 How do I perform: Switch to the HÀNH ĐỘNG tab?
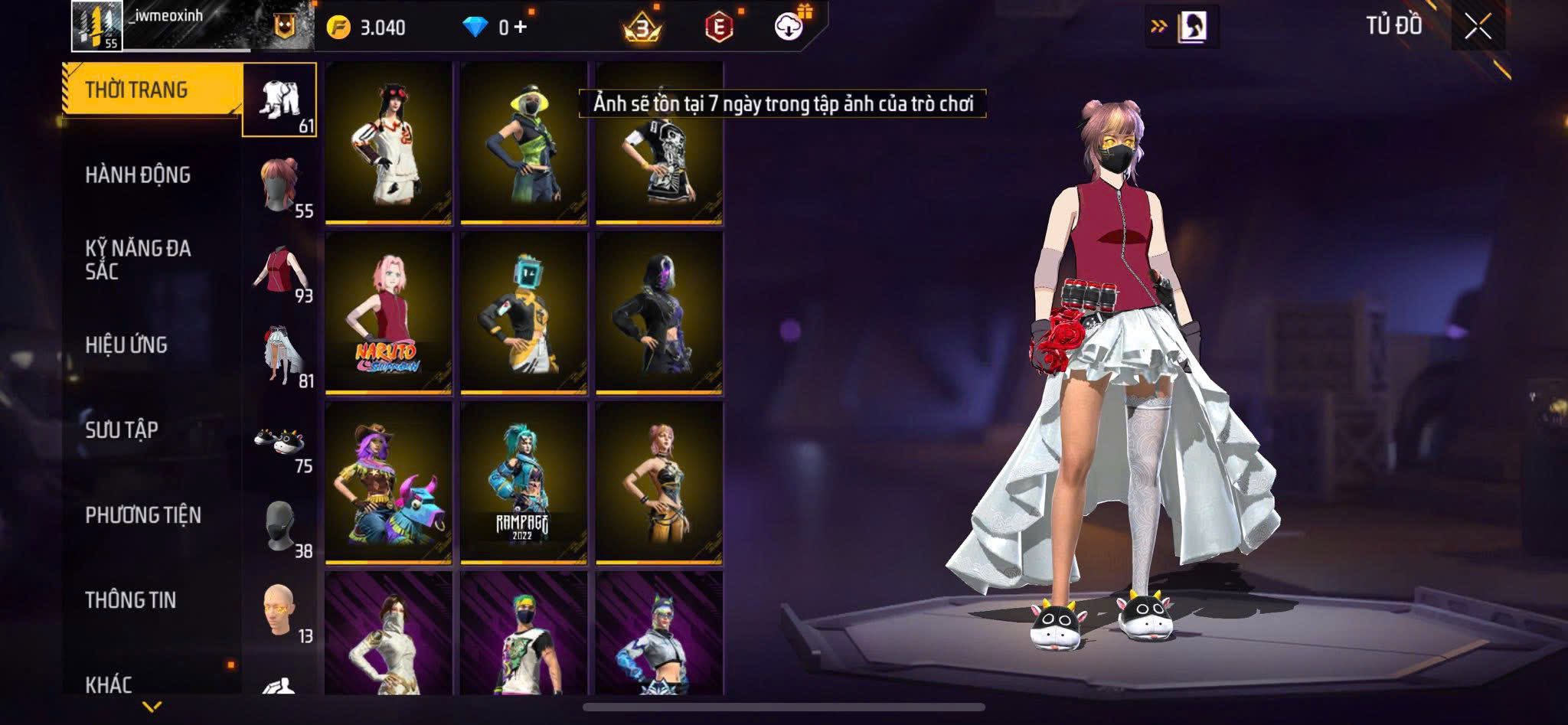(138, 175)
